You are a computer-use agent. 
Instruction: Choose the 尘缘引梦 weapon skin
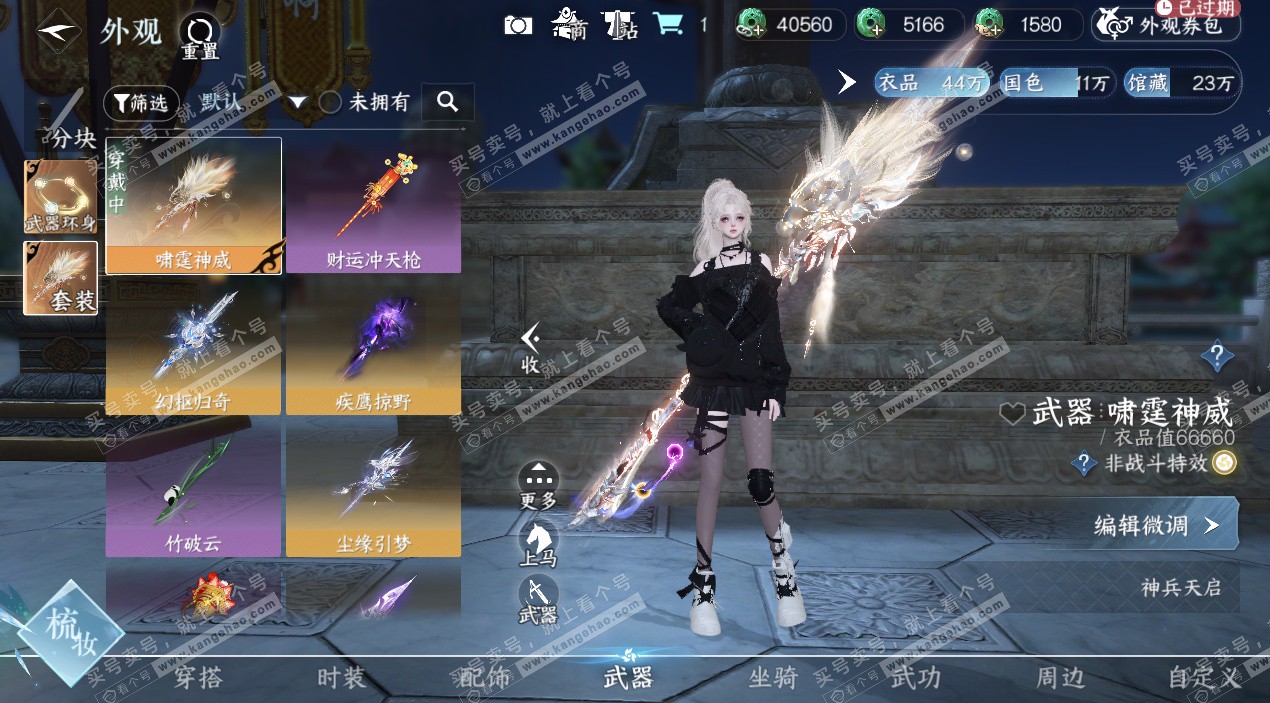(x=373, y=488)
